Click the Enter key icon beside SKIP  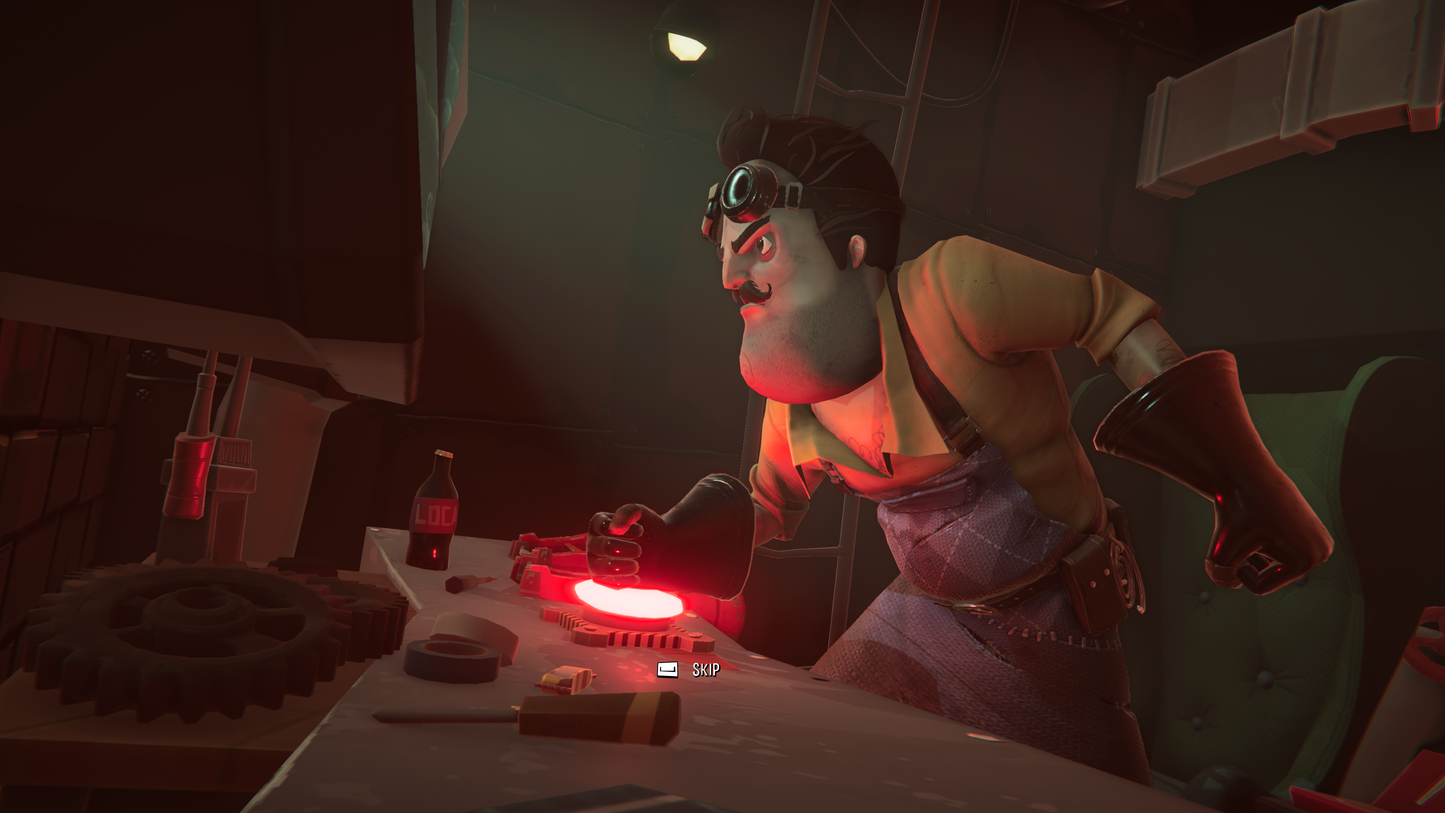(666, 671)
